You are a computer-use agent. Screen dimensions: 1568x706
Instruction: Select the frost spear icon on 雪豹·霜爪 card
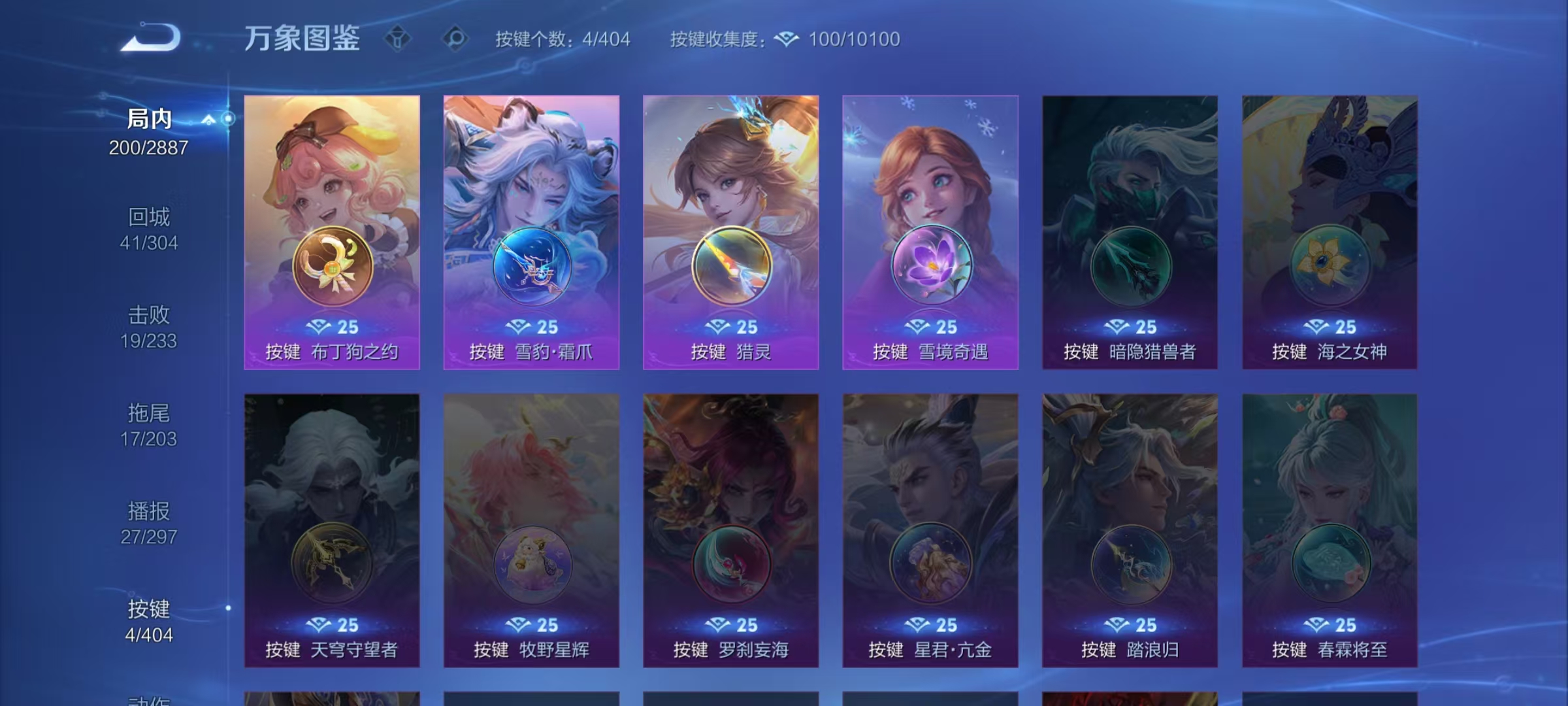pos(531,265)
